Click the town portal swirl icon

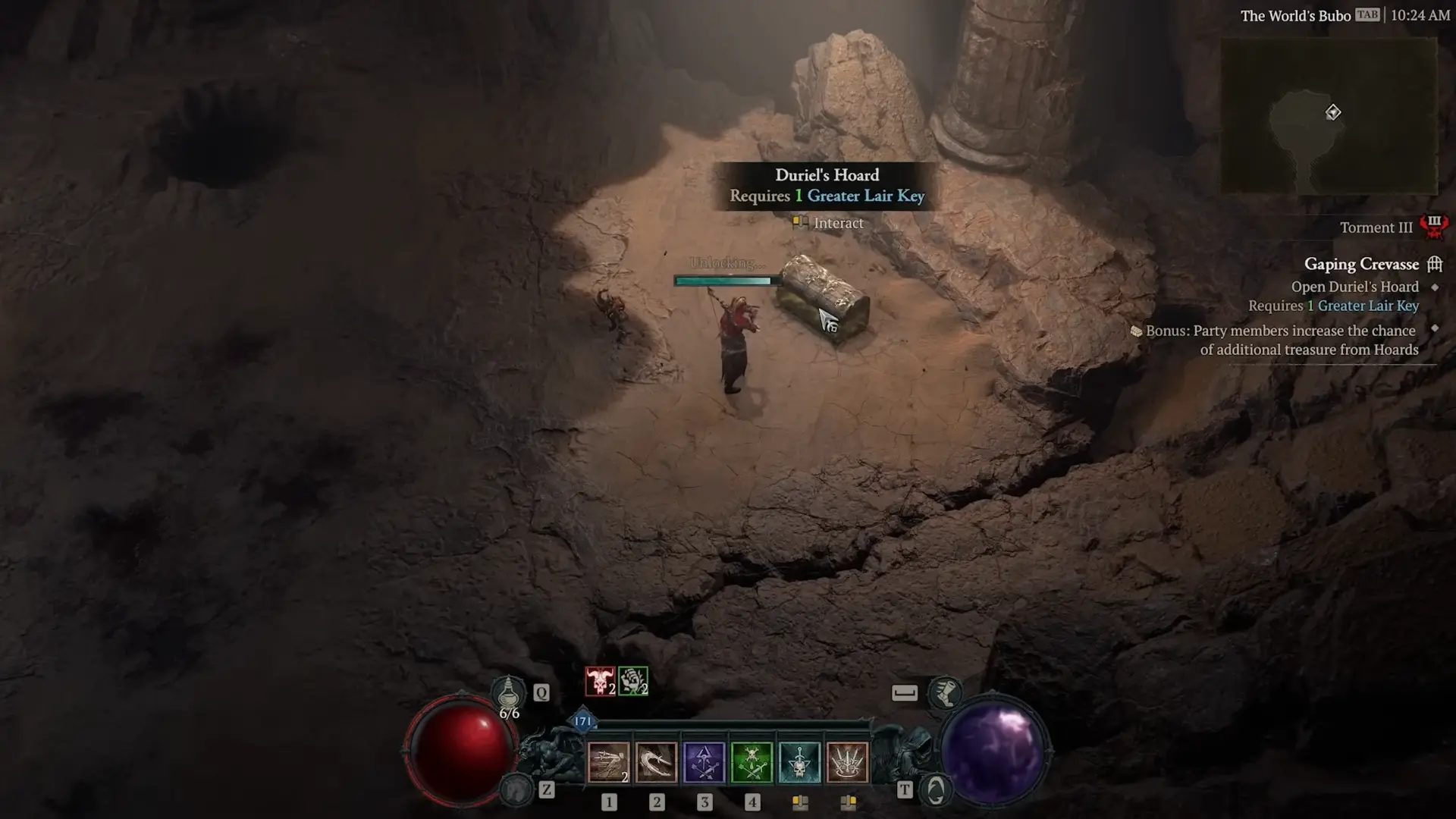click(936, 790)
